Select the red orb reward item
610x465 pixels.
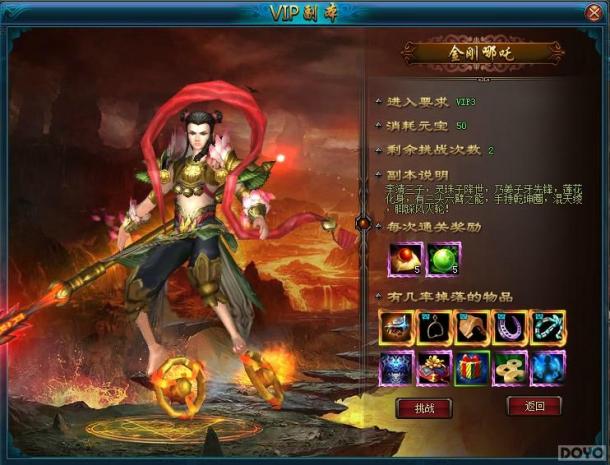406,261
